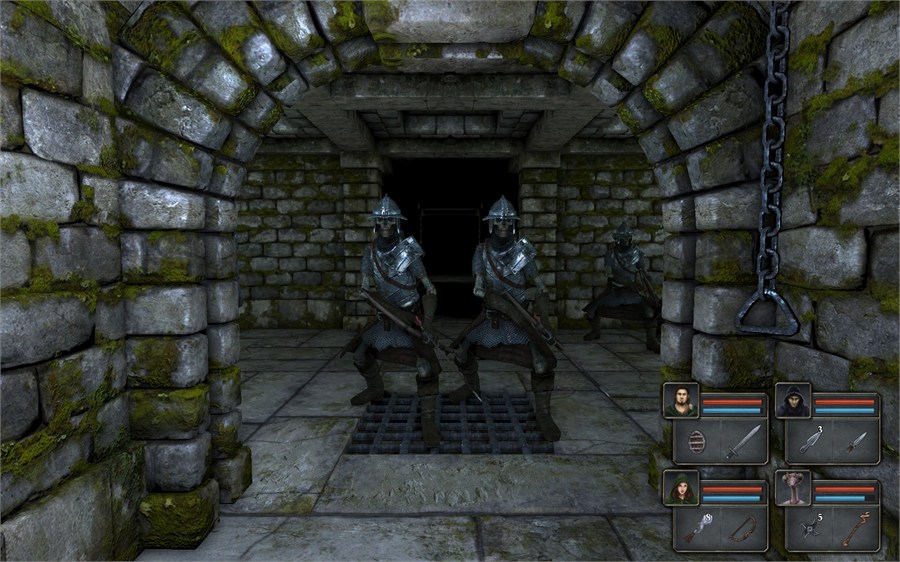The width and height of the screenshot is (900, 562).
Task: Use the round wooden shield slot
Action: point(696,441)
